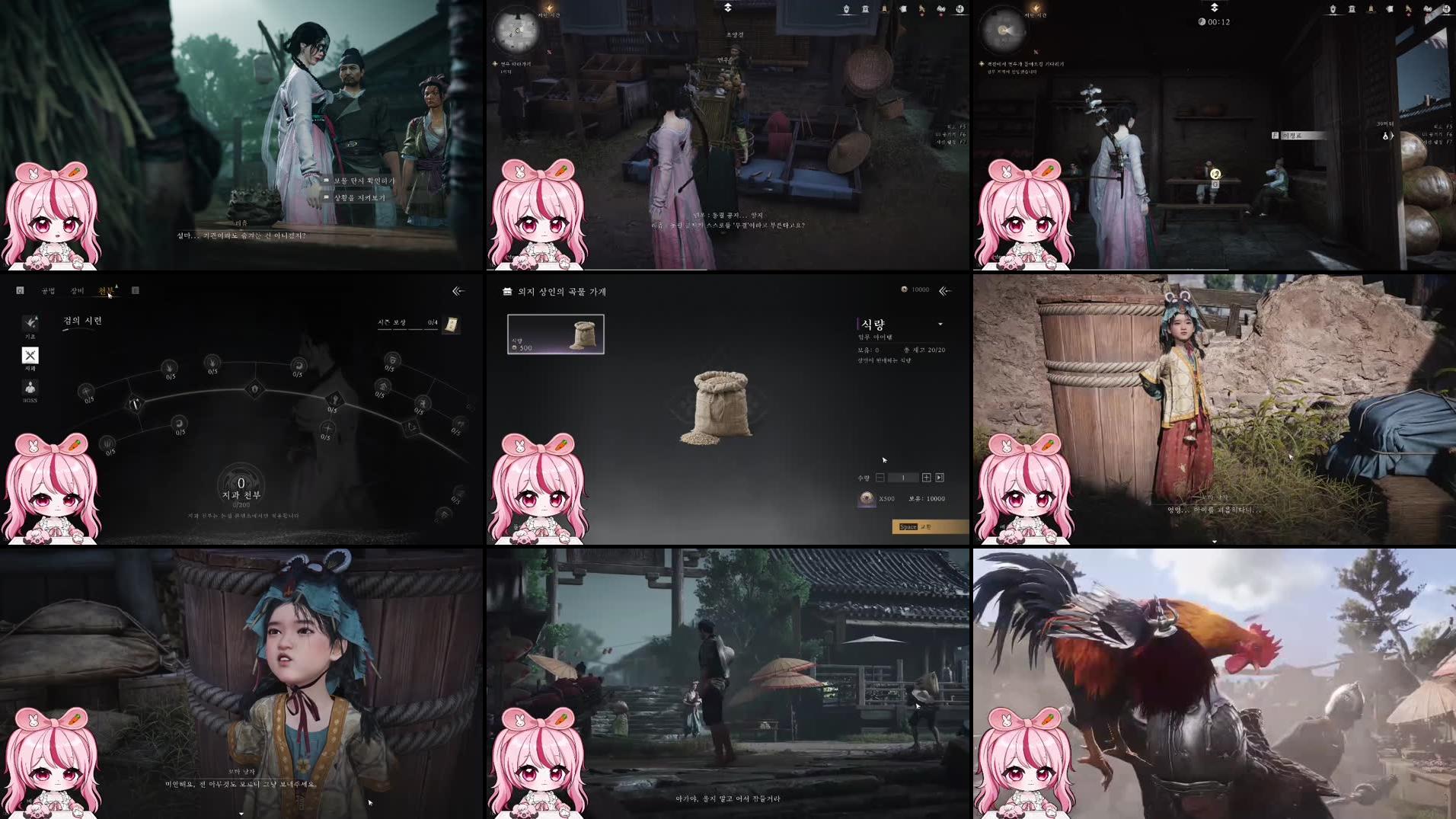
Task: Select the 기초 skill category icon
Action: tap(30, 324)
